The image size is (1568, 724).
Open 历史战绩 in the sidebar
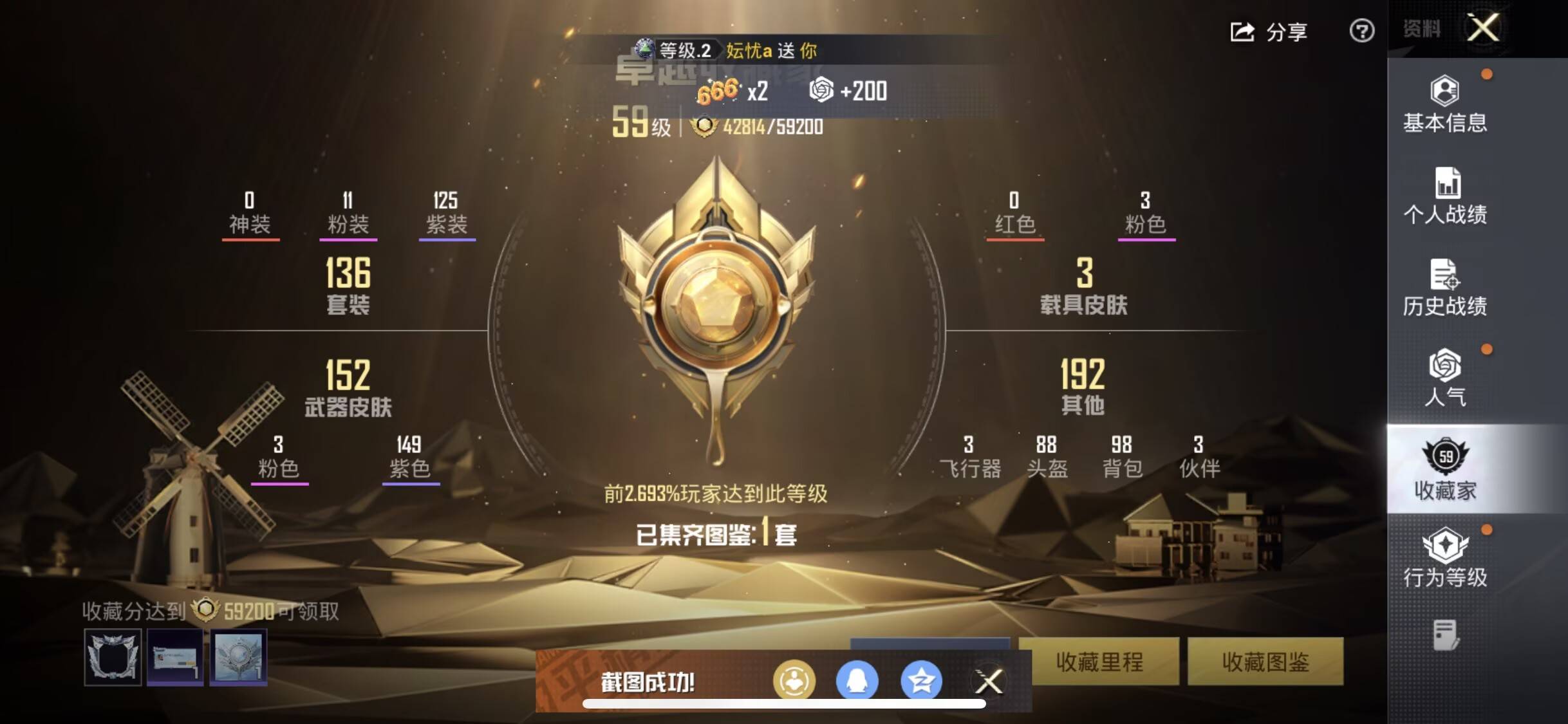1446,290
